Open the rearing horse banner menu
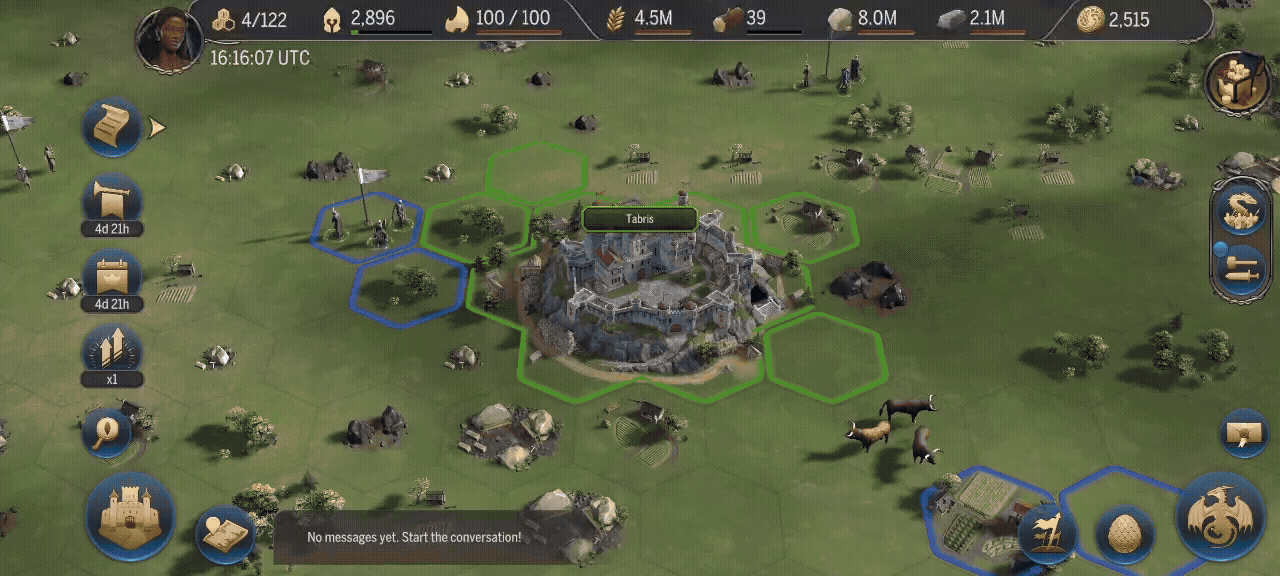 point(1047,531)
